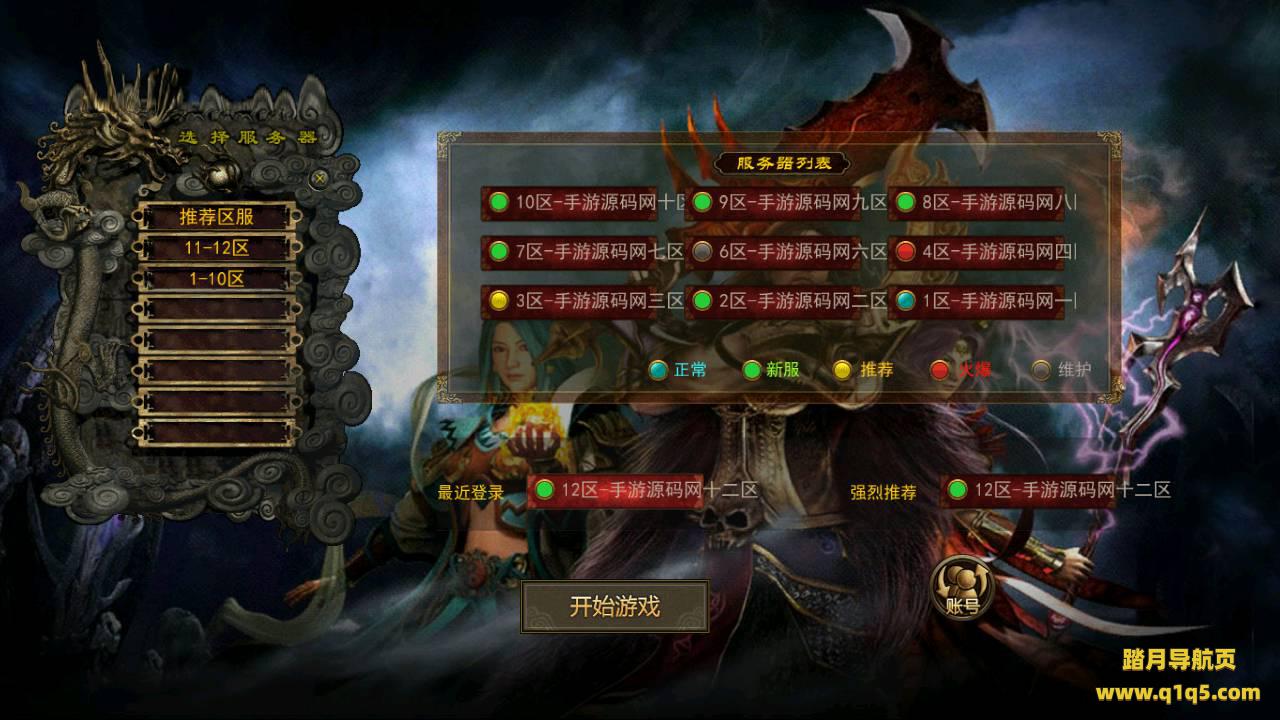Select server 7区-手游源码网七区
This screenshot has height=720, width=1280.
[583, 251]
